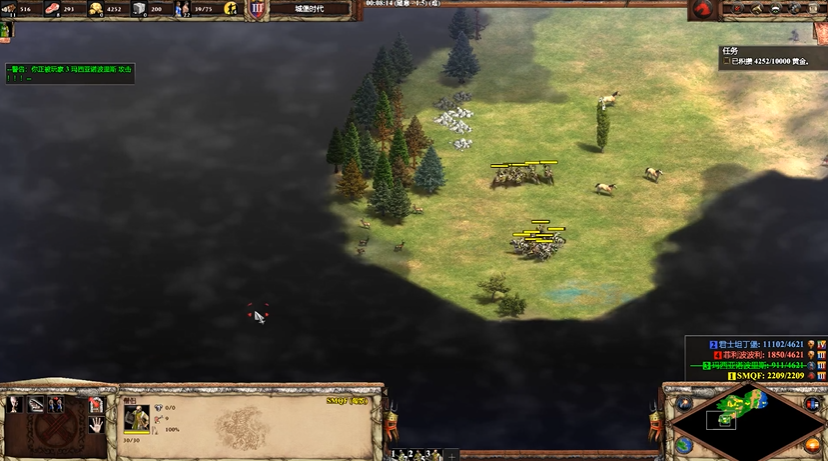Open the objectives tracker panel labeled 任务
Viewport: 828px width, 461px height.
(x=732, y=51)
